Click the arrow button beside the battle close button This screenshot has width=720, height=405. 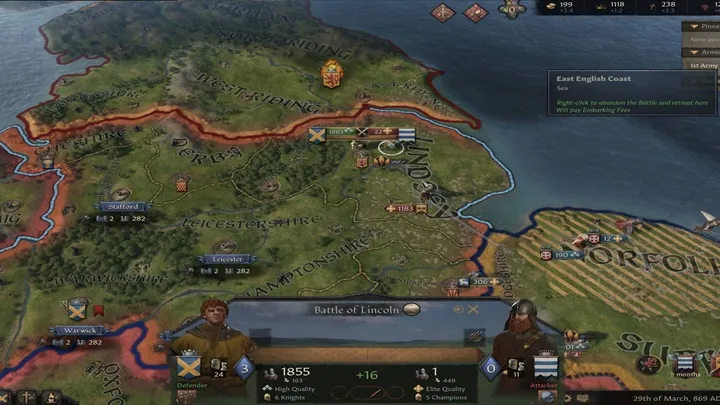[457, 310]
